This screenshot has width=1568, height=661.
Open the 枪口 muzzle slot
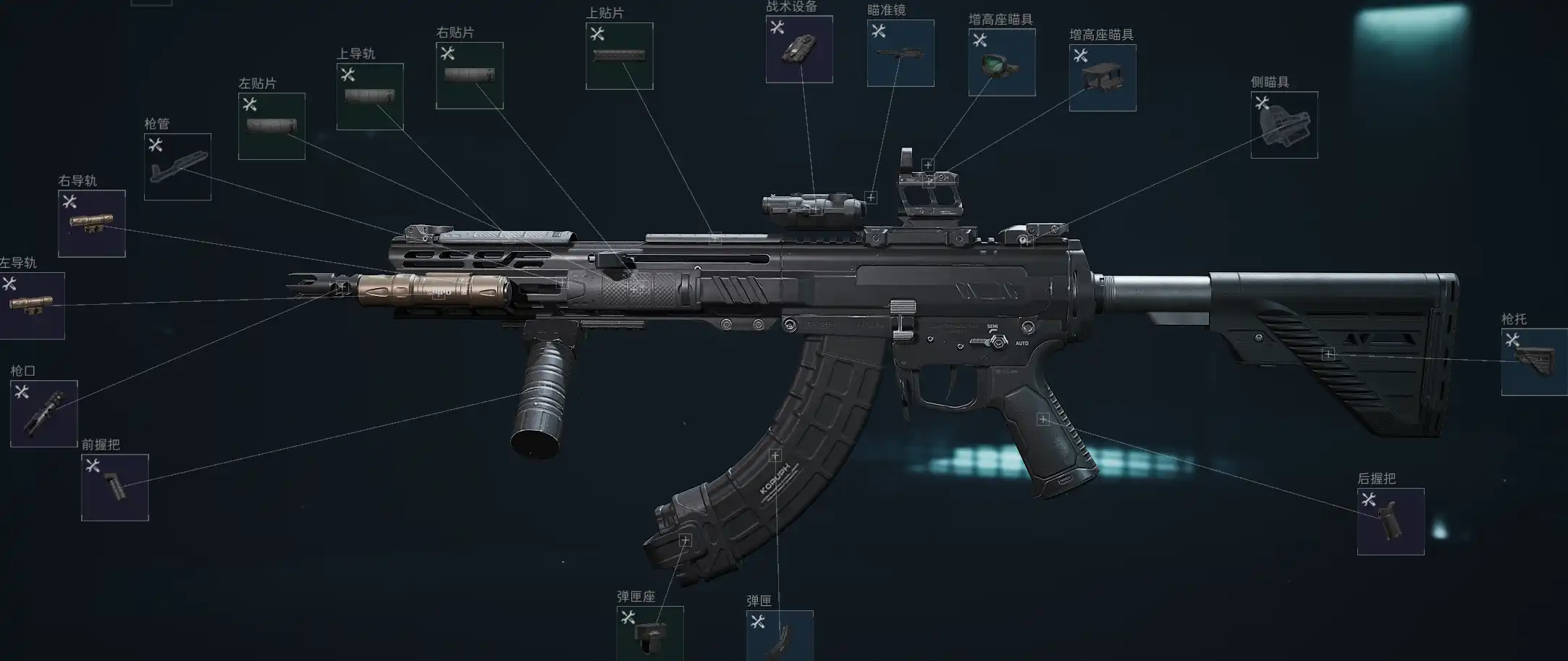[43, 413]
